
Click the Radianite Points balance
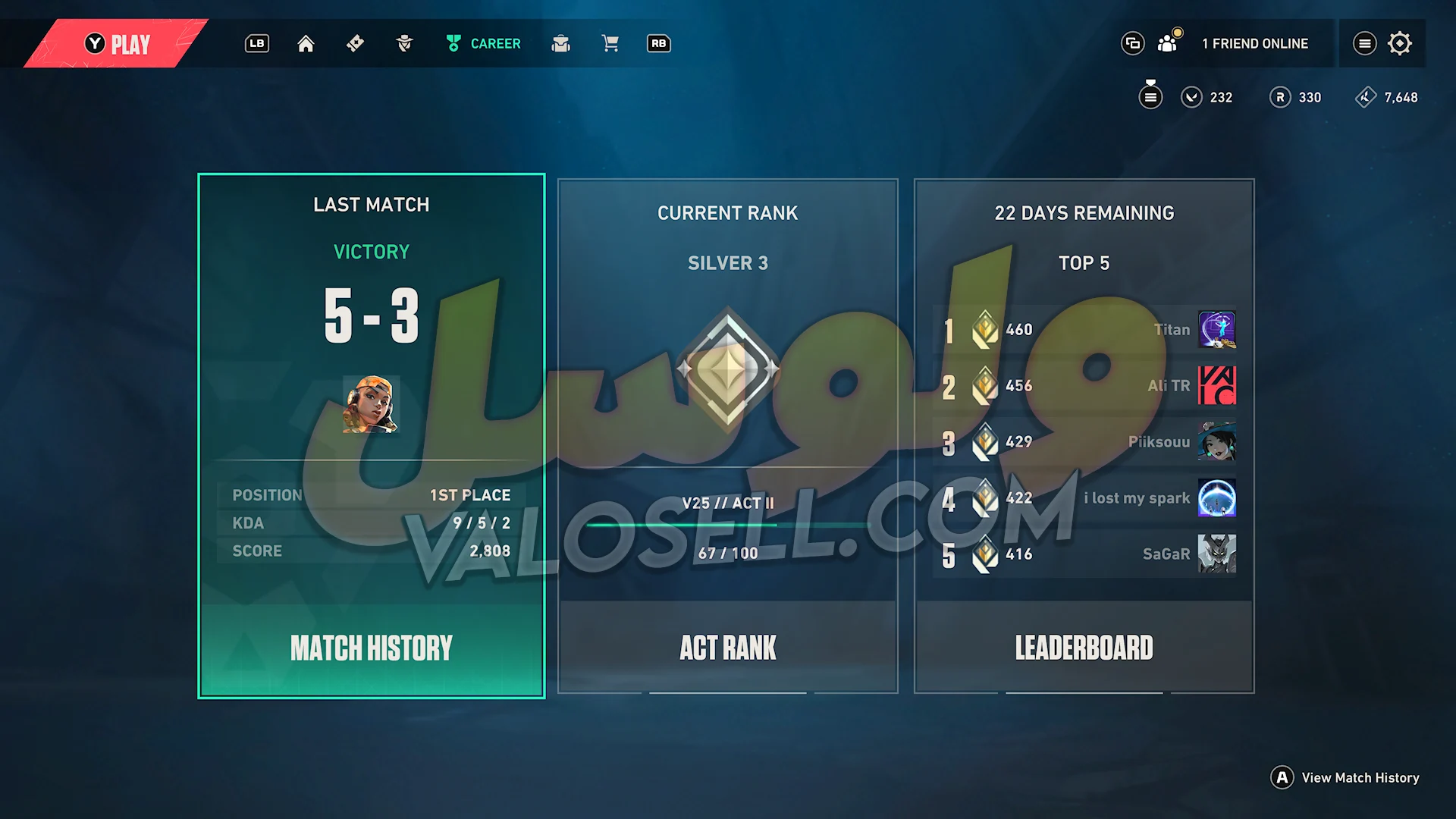(x=1296, y=98)
